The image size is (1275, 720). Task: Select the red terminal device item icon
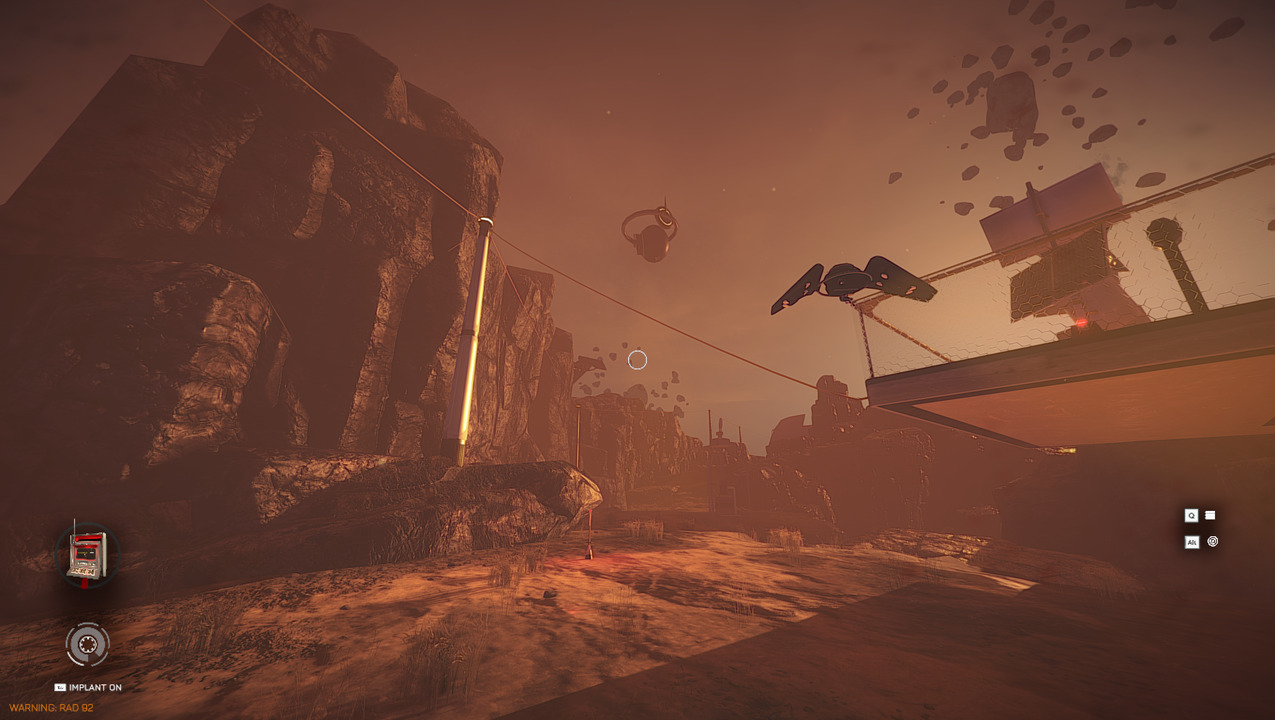pos(86,555)
